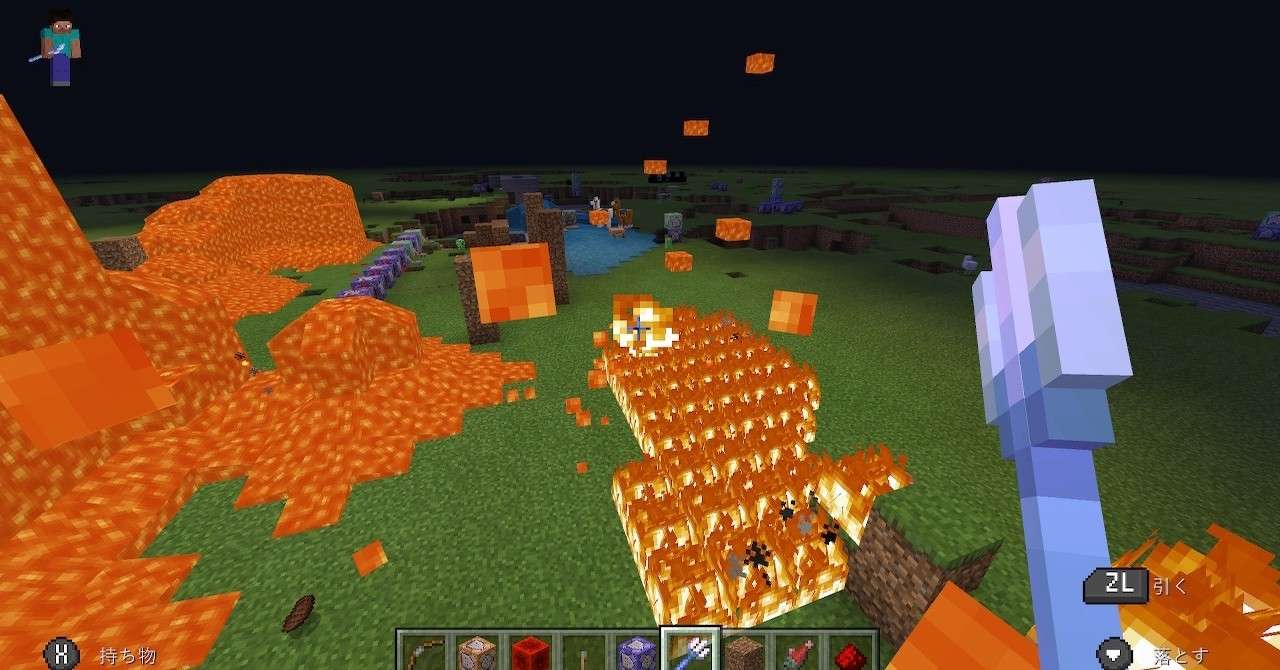The image size is (1280, 670).
Task: Choose the redstone dust slot
Action: [848, 653]
